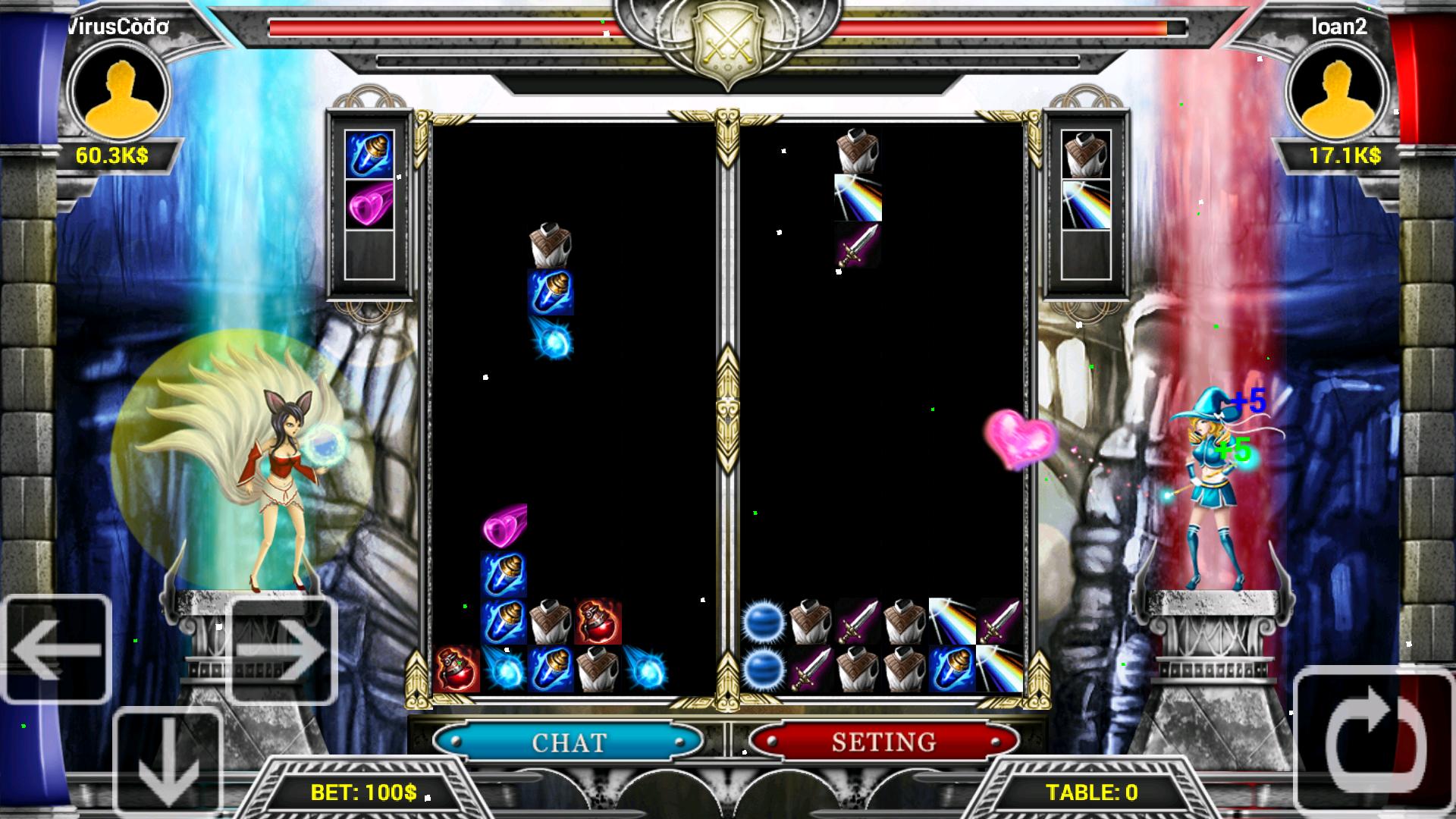This screenshot has width=1456, height=819.
Task: Tap the rotate piece button
Action: click(x=1374, y=741)
